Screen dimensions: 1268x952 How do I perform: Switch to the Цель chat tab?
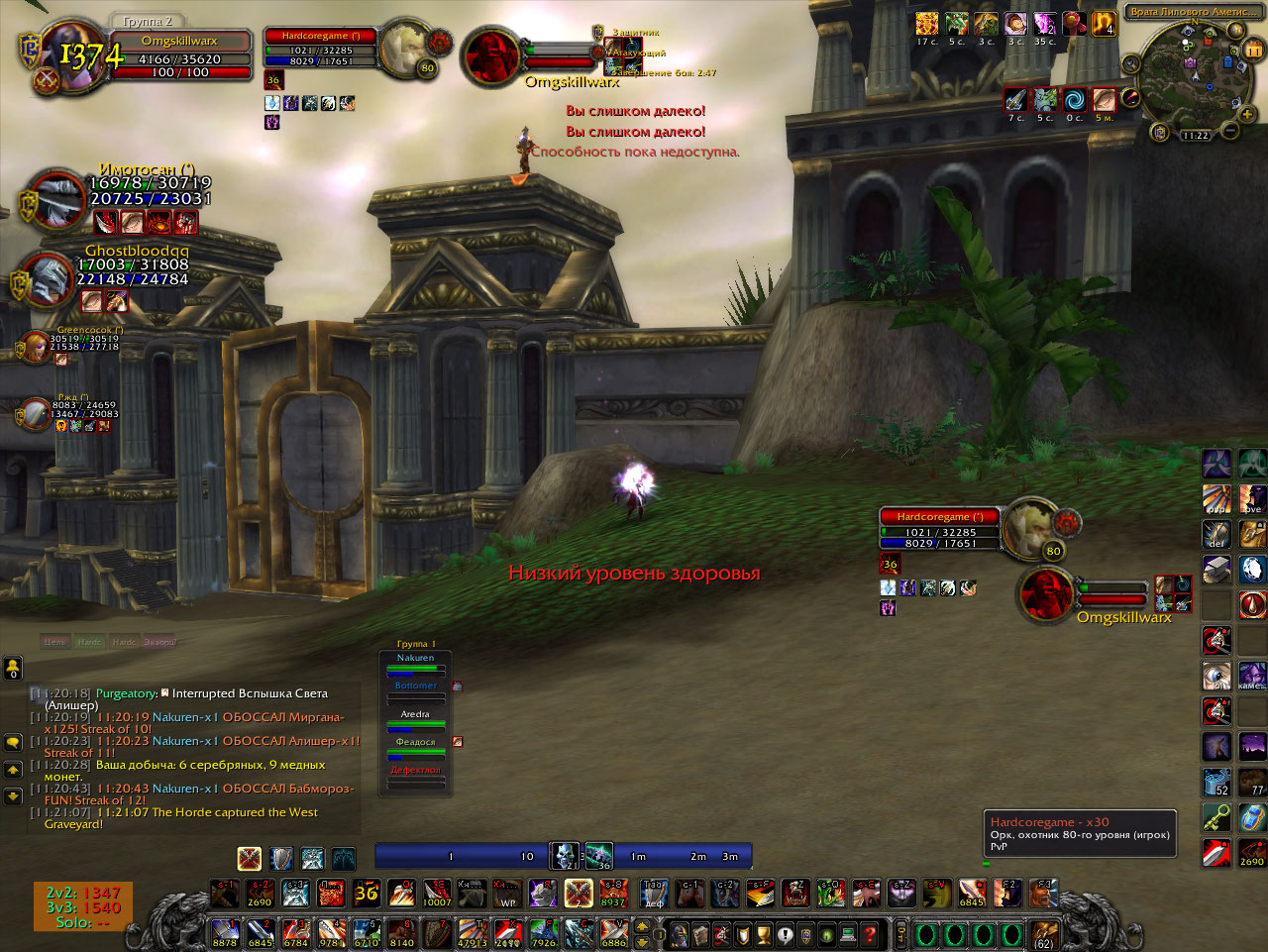point(55,642)
